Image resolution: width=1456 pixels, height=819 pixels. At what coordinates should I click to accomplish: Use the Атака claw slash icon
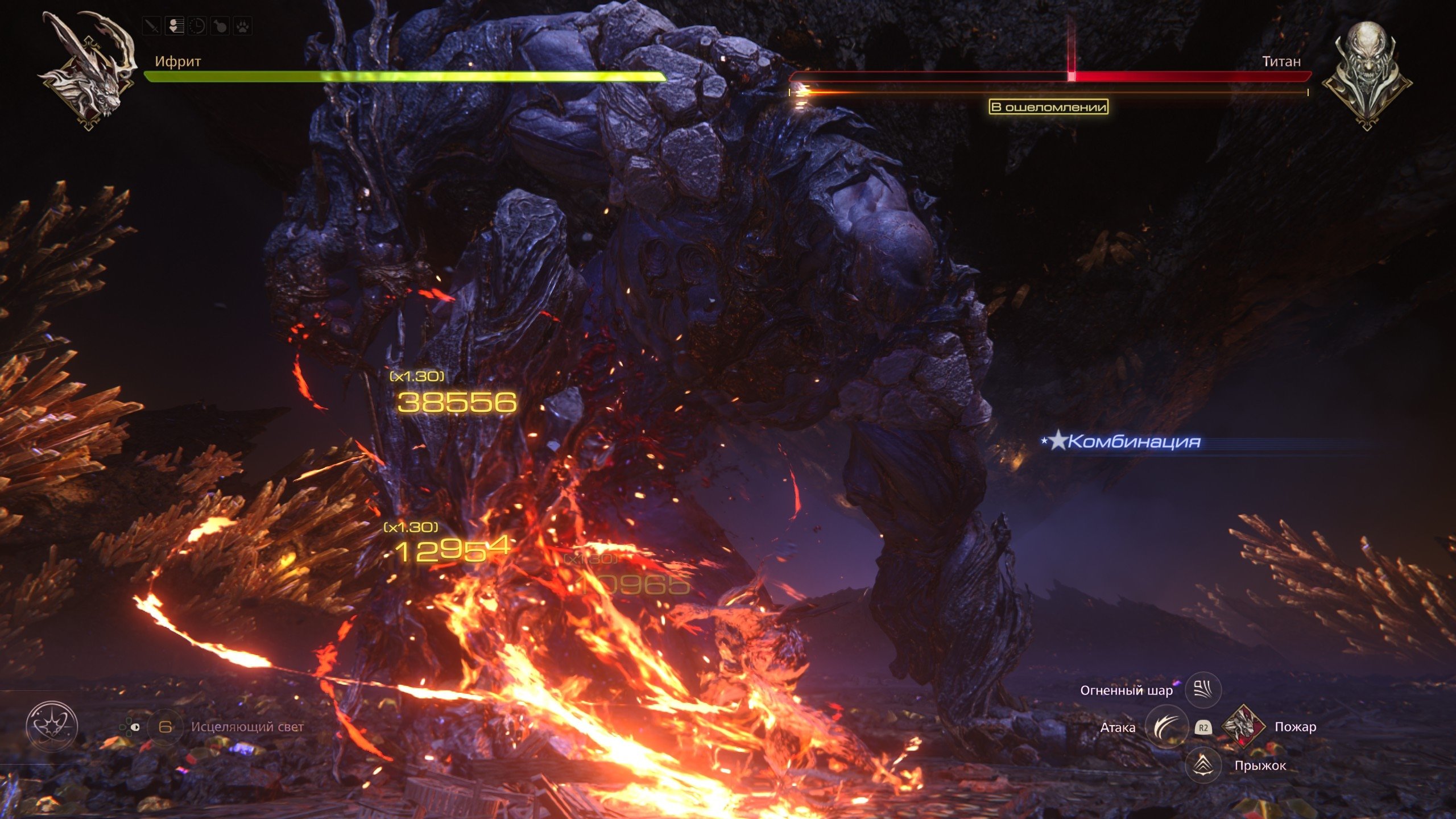(x=1166, y=727)
